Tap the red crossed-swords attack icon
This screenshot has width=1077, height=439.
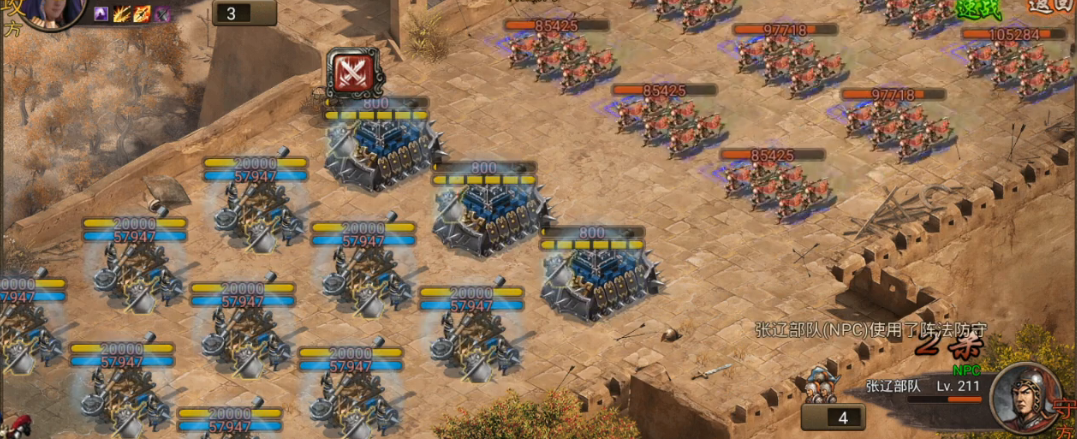(x=352, y=71)
